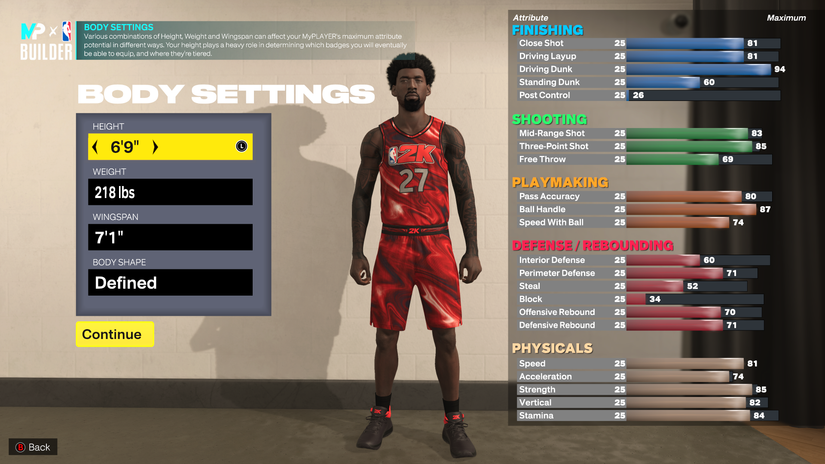
Task: Select the Wingspan field showing 7'1"
Action: pos(168,237)
